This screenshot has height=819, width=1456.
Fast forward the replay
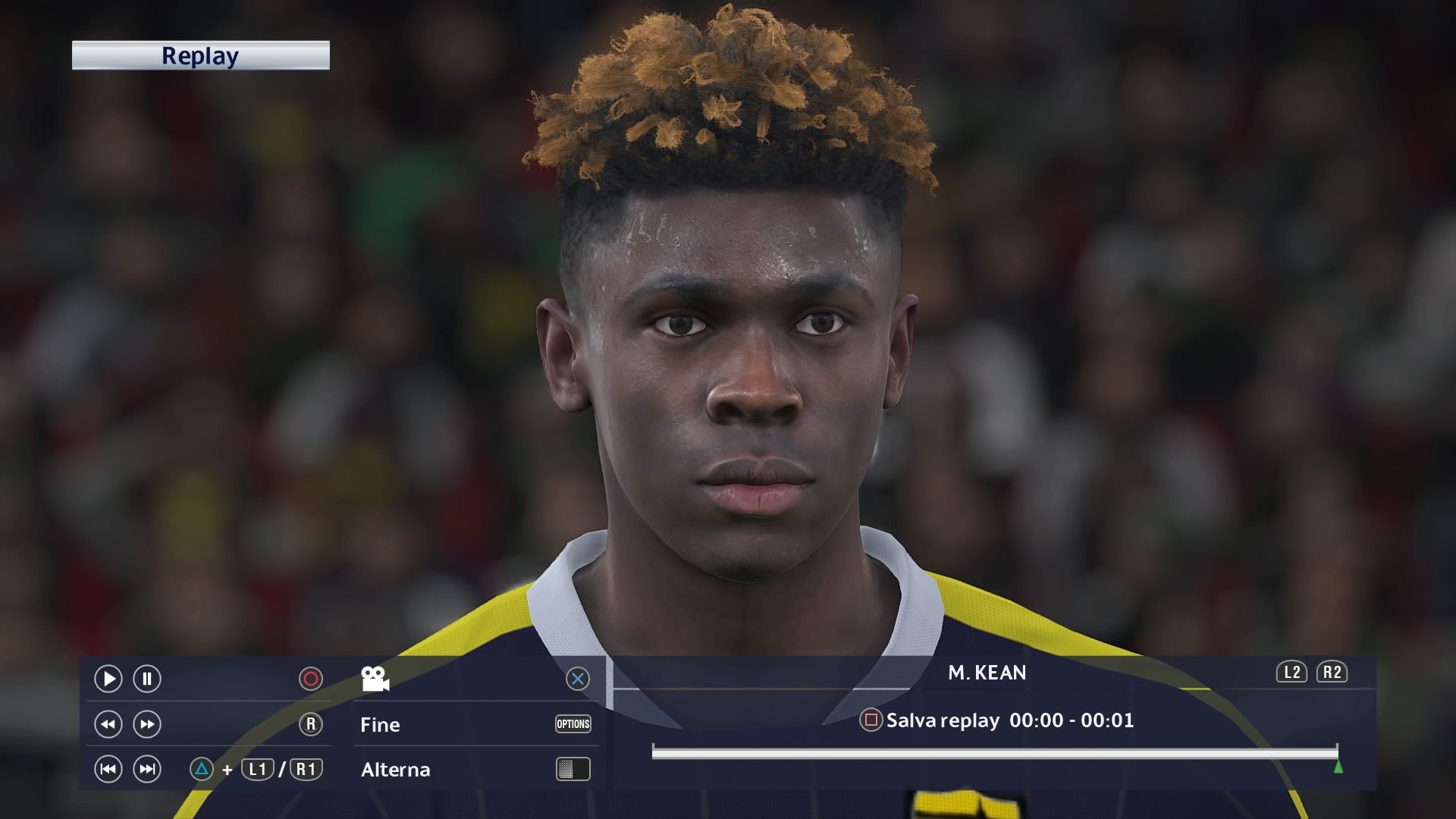147,724
